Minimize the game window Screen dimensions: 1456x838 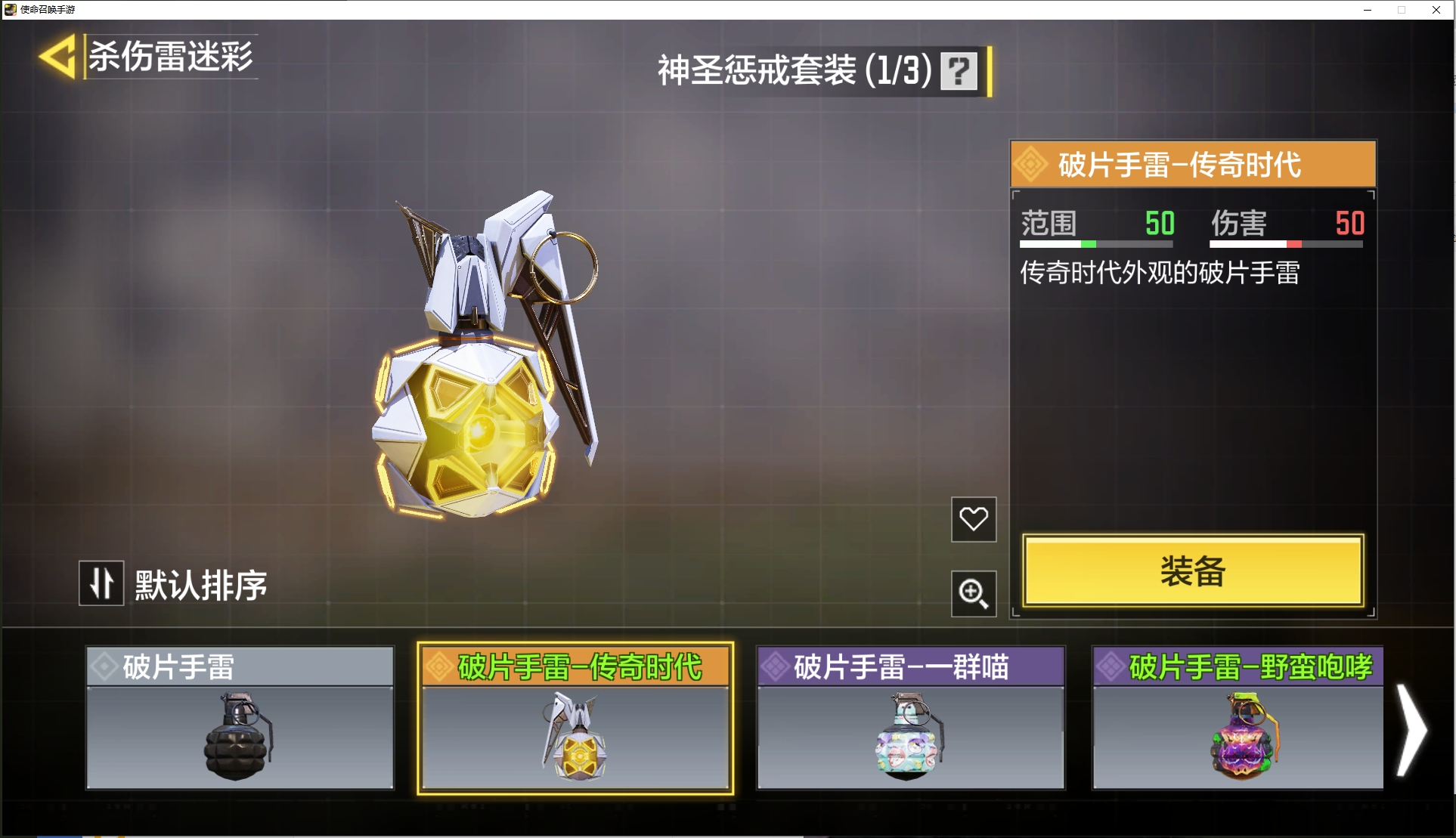click(x=1367, y=10)
